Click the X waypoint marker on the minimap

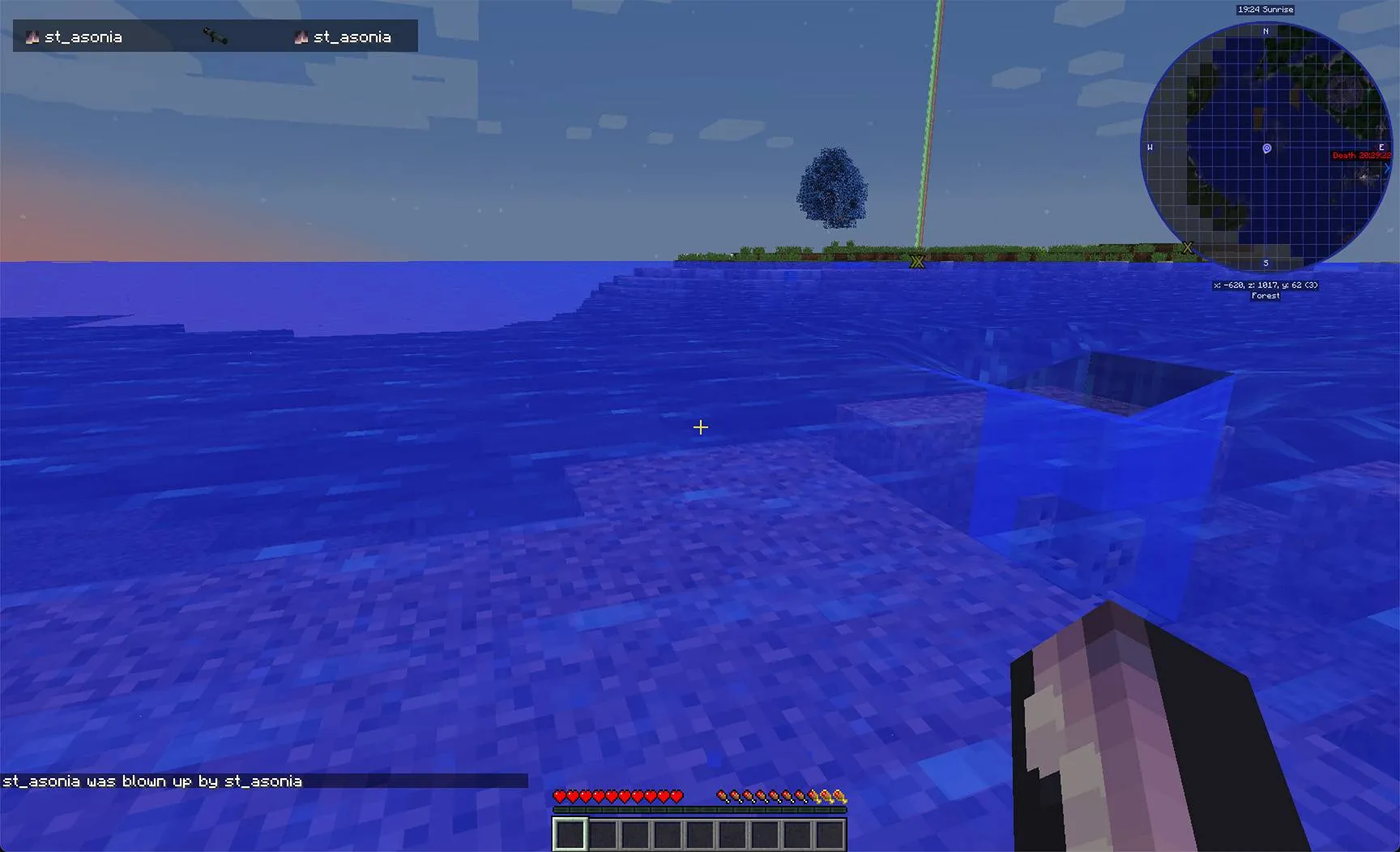coord(1188,247)
